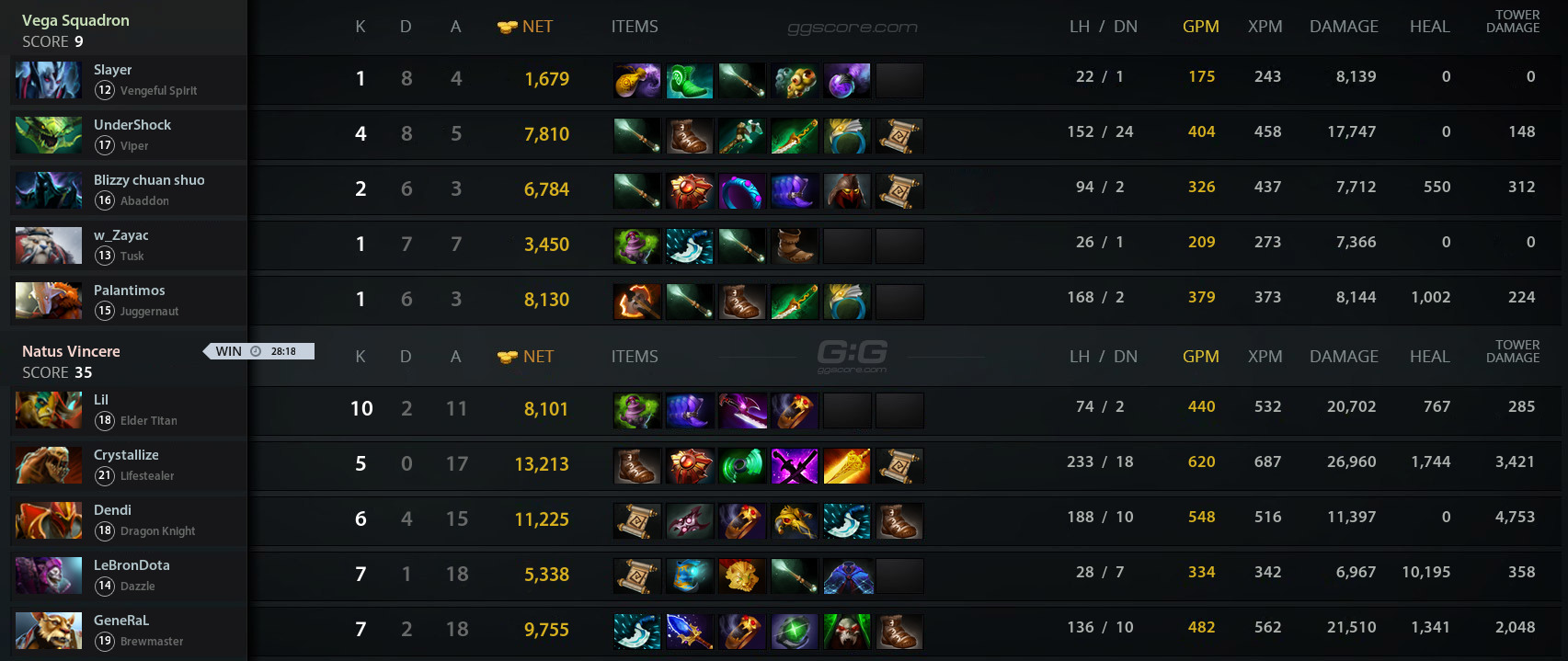Inspect the purple crossed-swords Sange and Yasha
Viewport: 1568px width, 661px height.
tap(795, 466)
